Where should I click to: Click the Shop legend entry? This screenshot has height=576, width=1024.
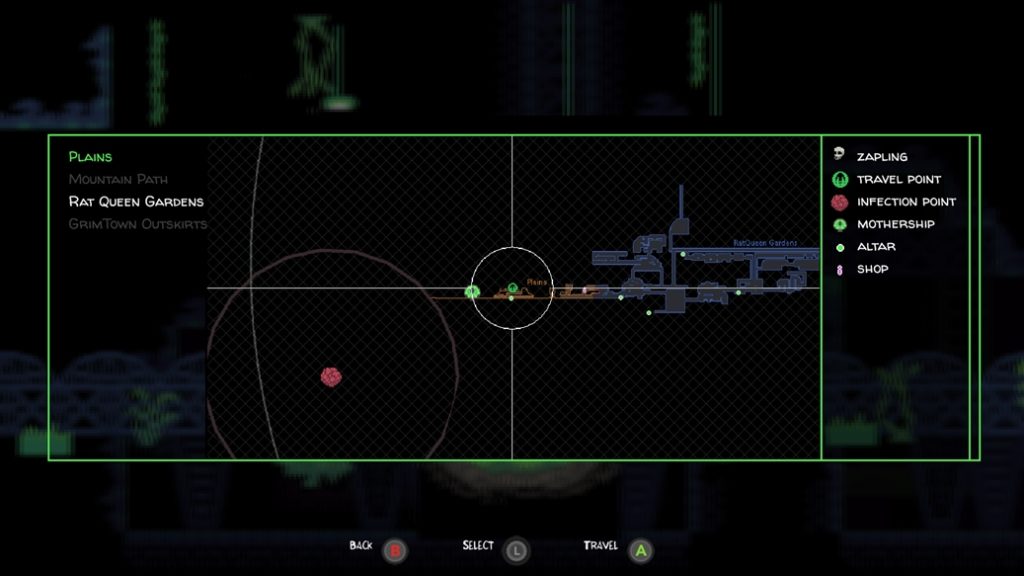pyautogui.click(x=872, y=269)
